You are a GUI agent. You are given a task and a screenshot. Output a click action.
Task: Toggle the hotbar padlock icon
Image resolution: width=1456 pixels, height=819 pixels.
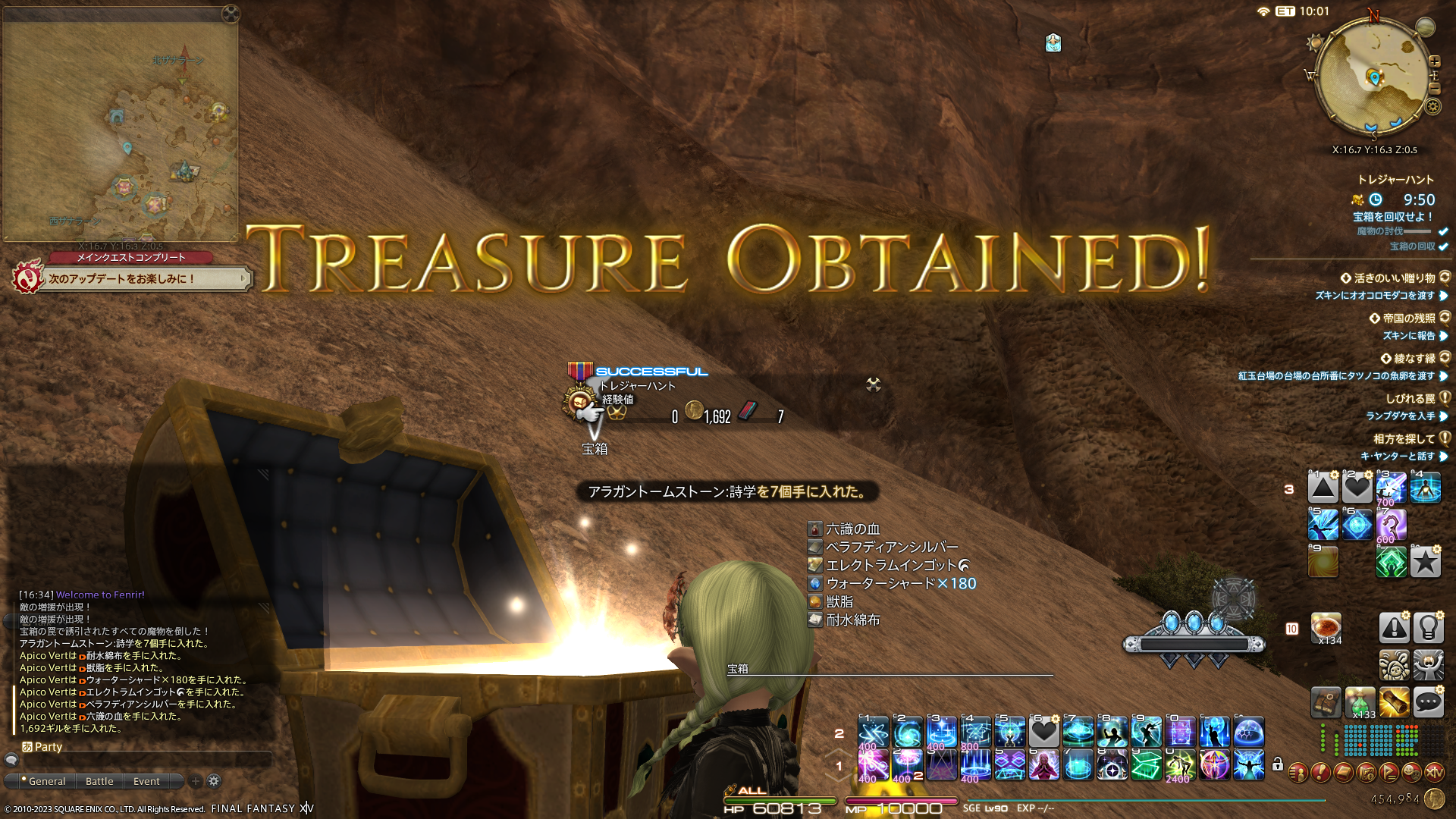(1278, 764)
